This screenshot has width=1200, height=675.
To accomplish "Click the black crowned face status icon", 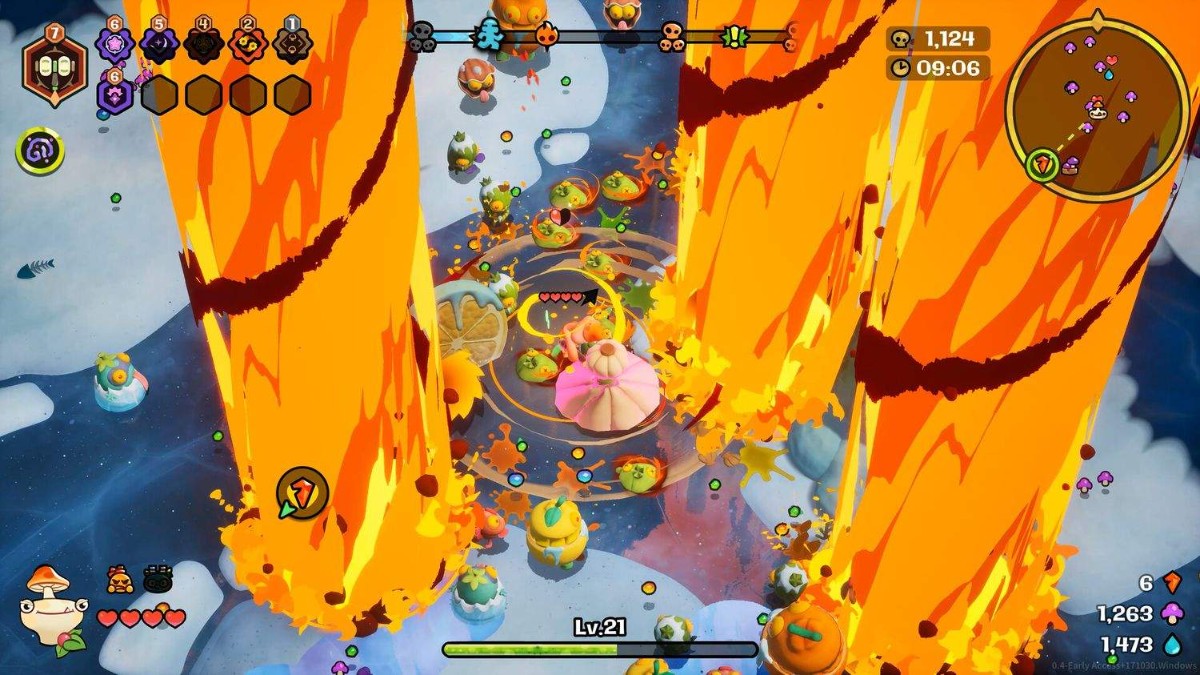I will click(x=158, y=579).
